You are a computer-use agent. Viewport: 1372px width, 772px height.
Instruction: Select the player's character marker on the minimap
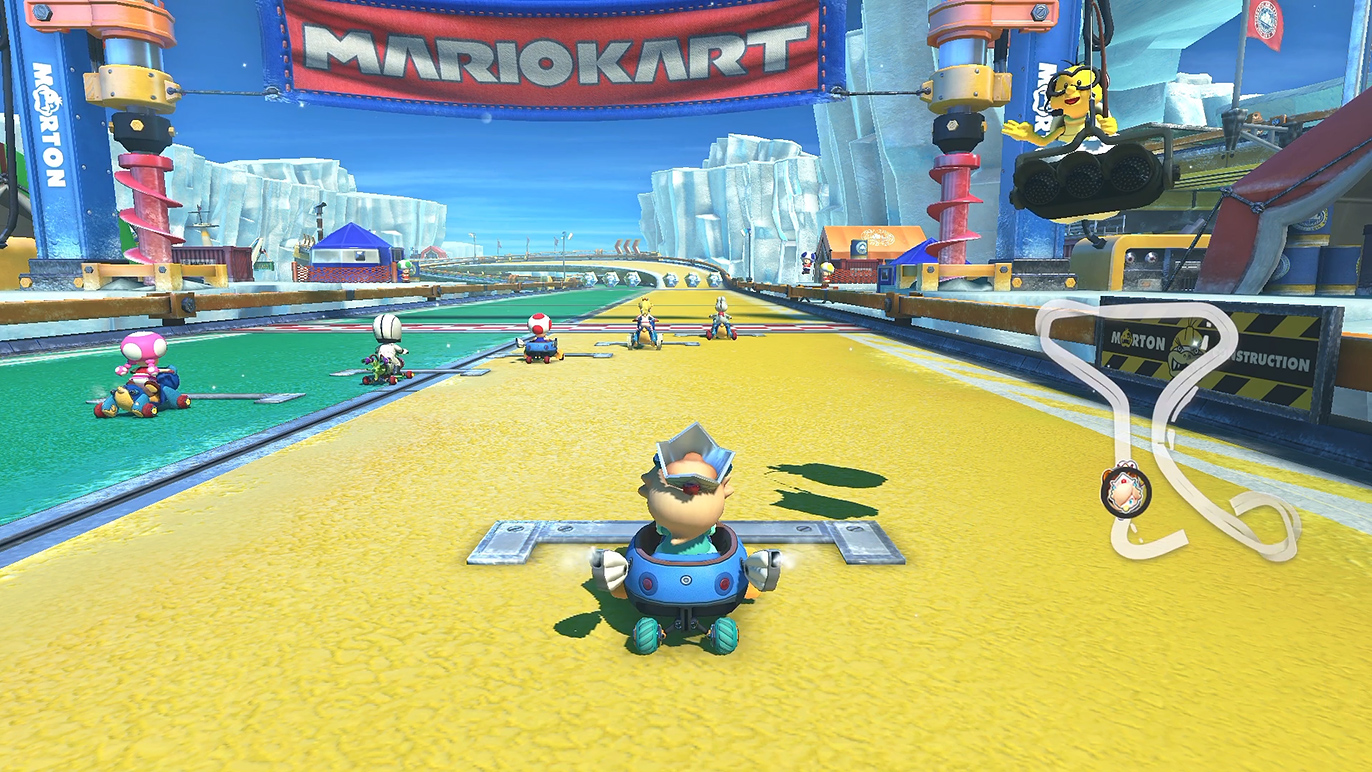pos(1126,491)
